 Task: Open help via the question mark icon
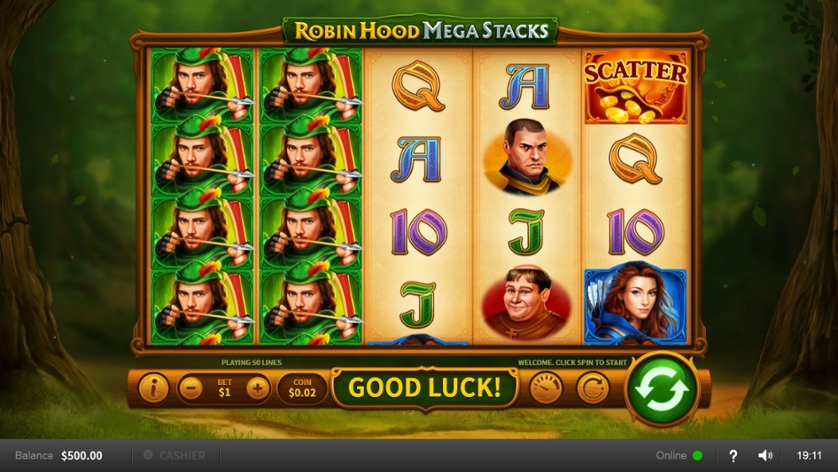point(733,456)
